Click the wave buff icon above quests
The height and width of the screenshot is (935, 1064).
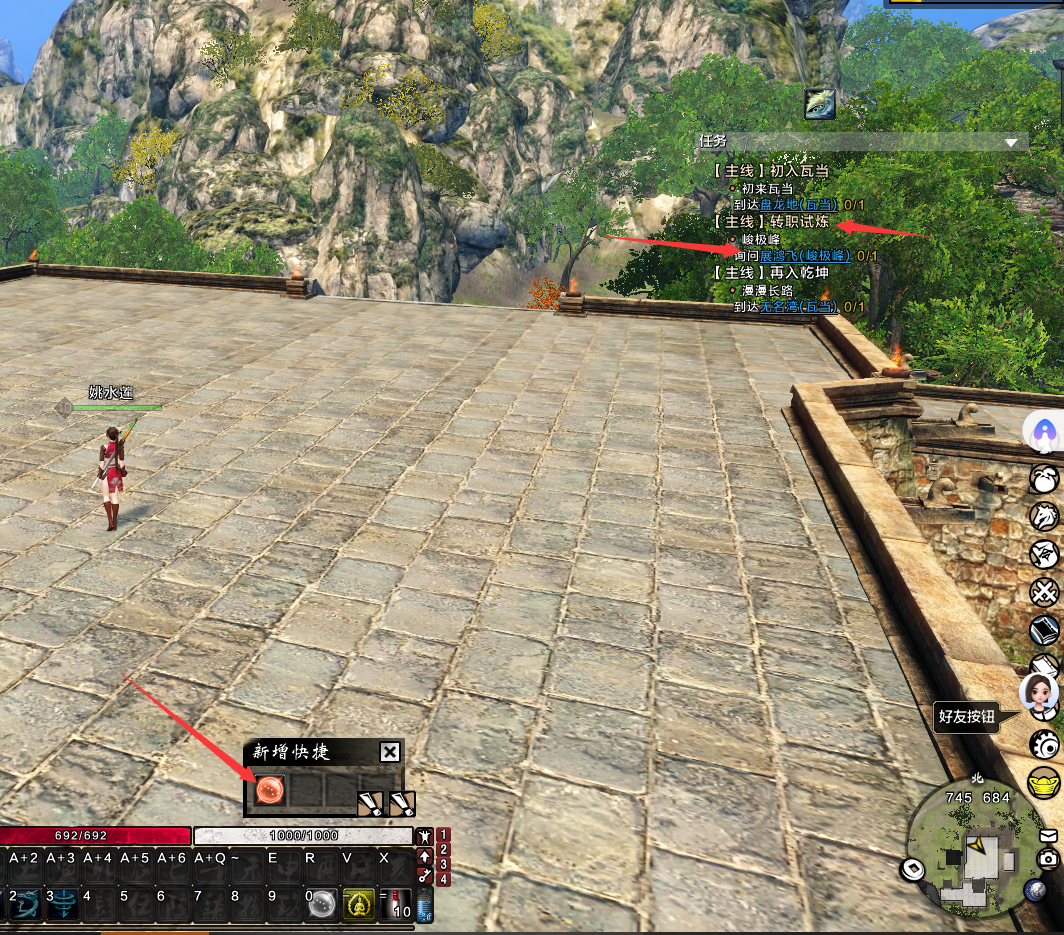pos(820,104)
